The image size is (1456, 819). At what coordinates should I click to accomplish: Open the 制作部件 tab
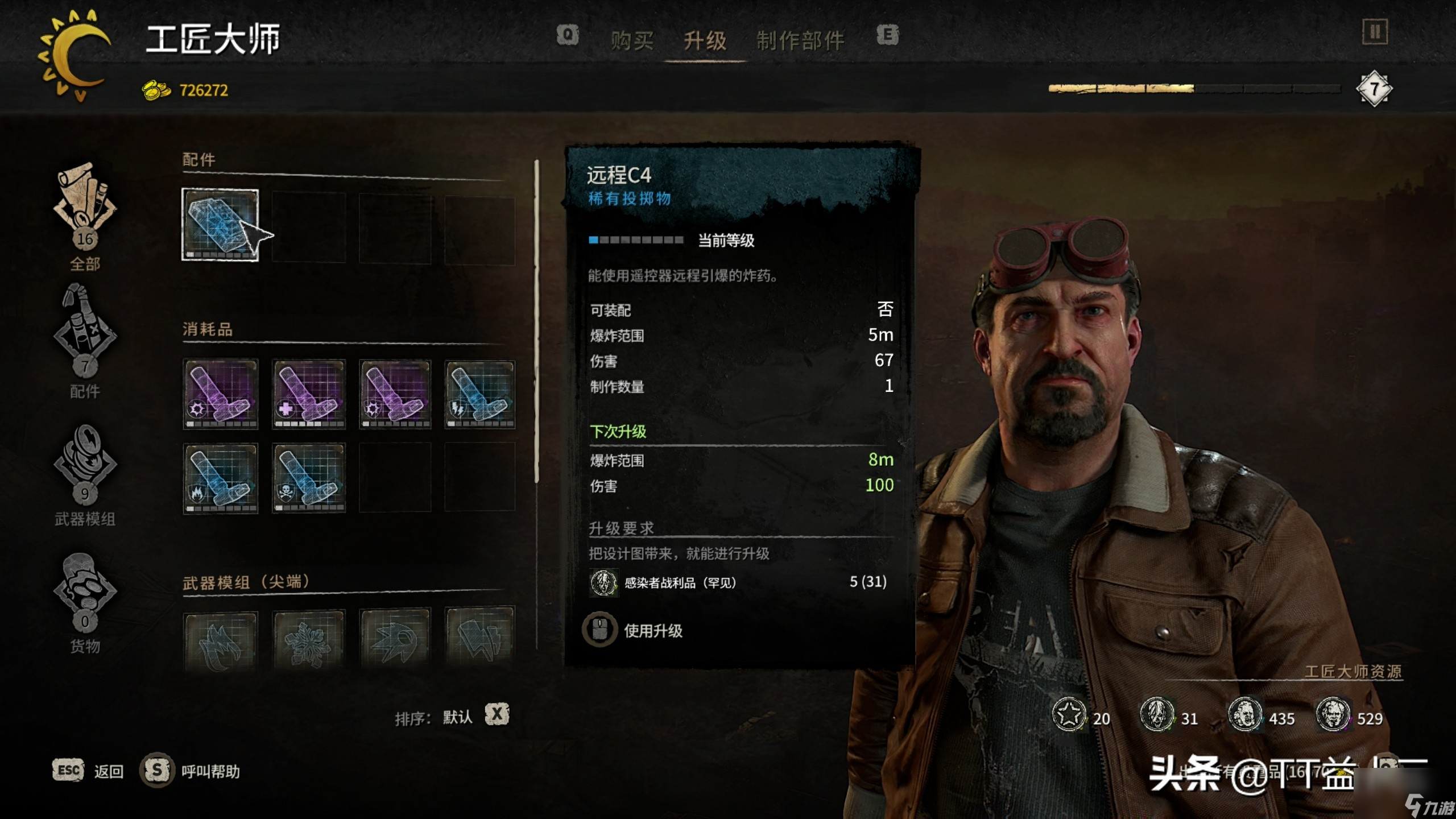(800, 41)
